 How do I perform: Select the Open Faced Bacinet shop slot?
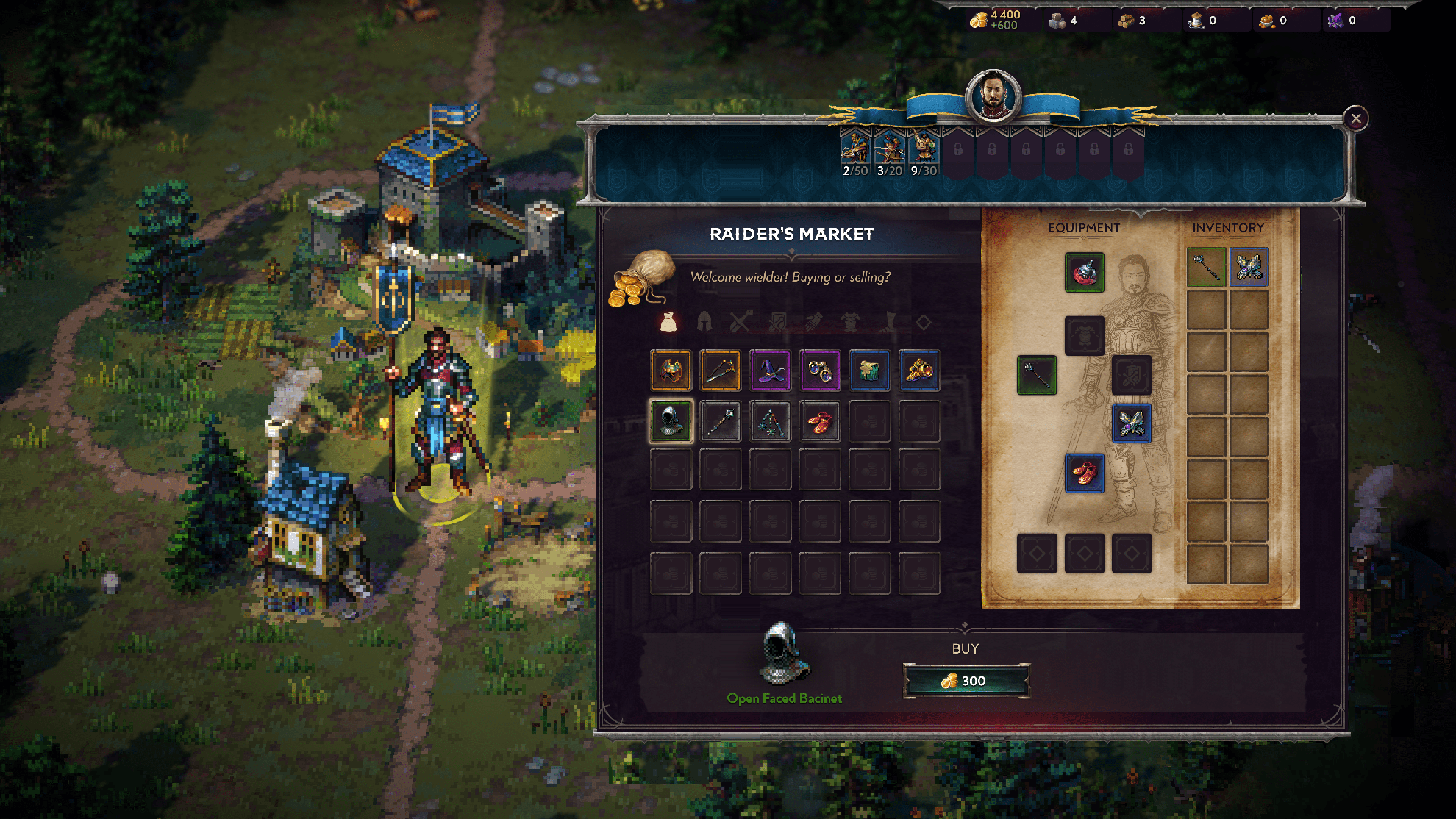click(671, 421)
